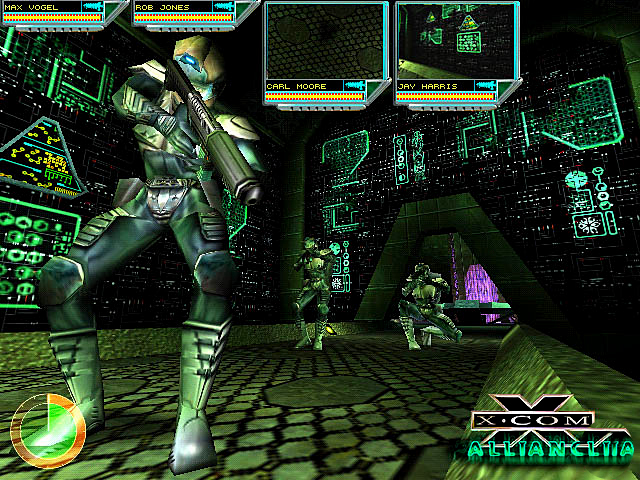The image size is (640, 480).
Task: Switch to Jay Harris's camera feed
Action: coord(455,42)
